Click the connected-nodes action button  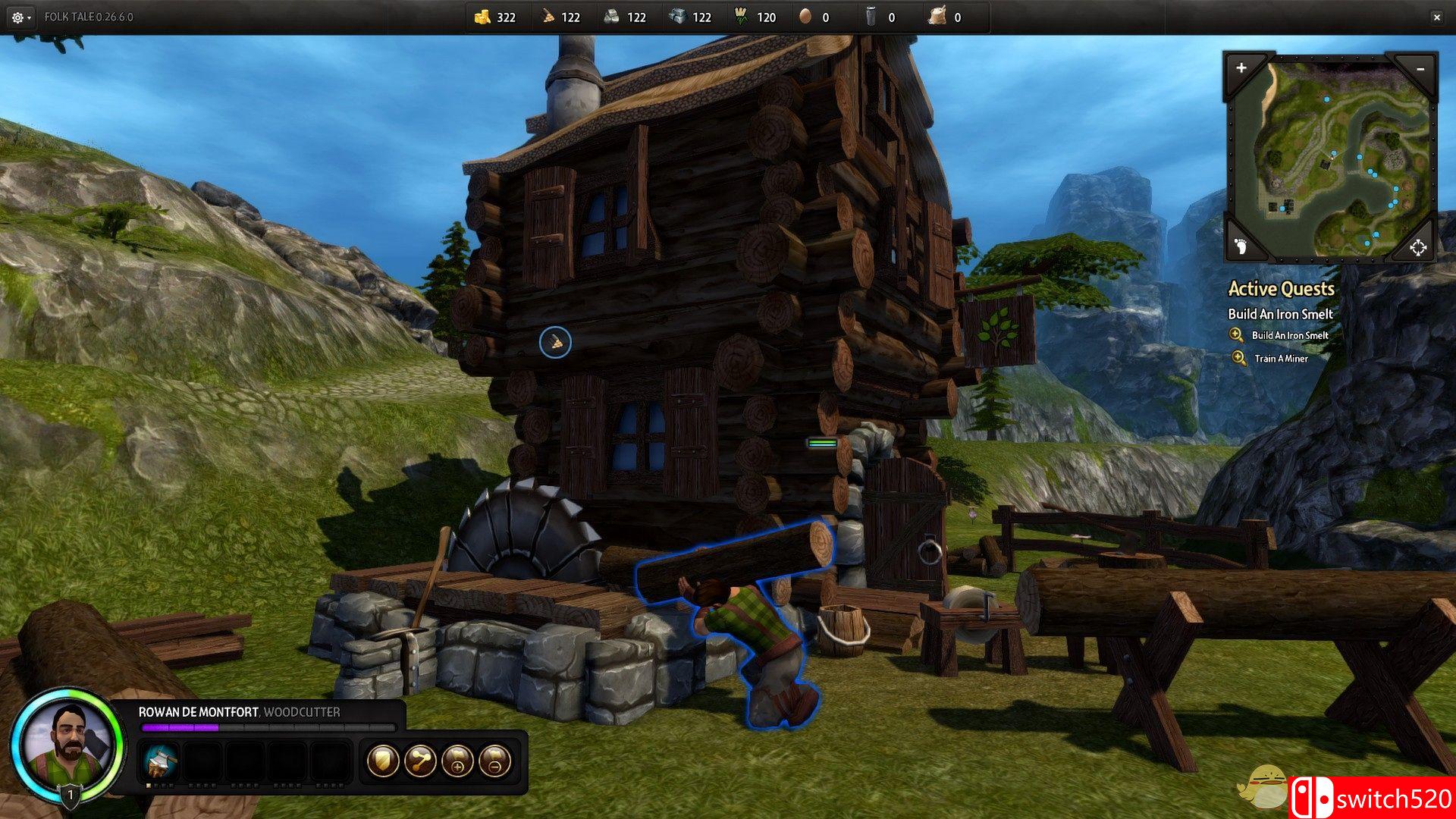[420, 761]
